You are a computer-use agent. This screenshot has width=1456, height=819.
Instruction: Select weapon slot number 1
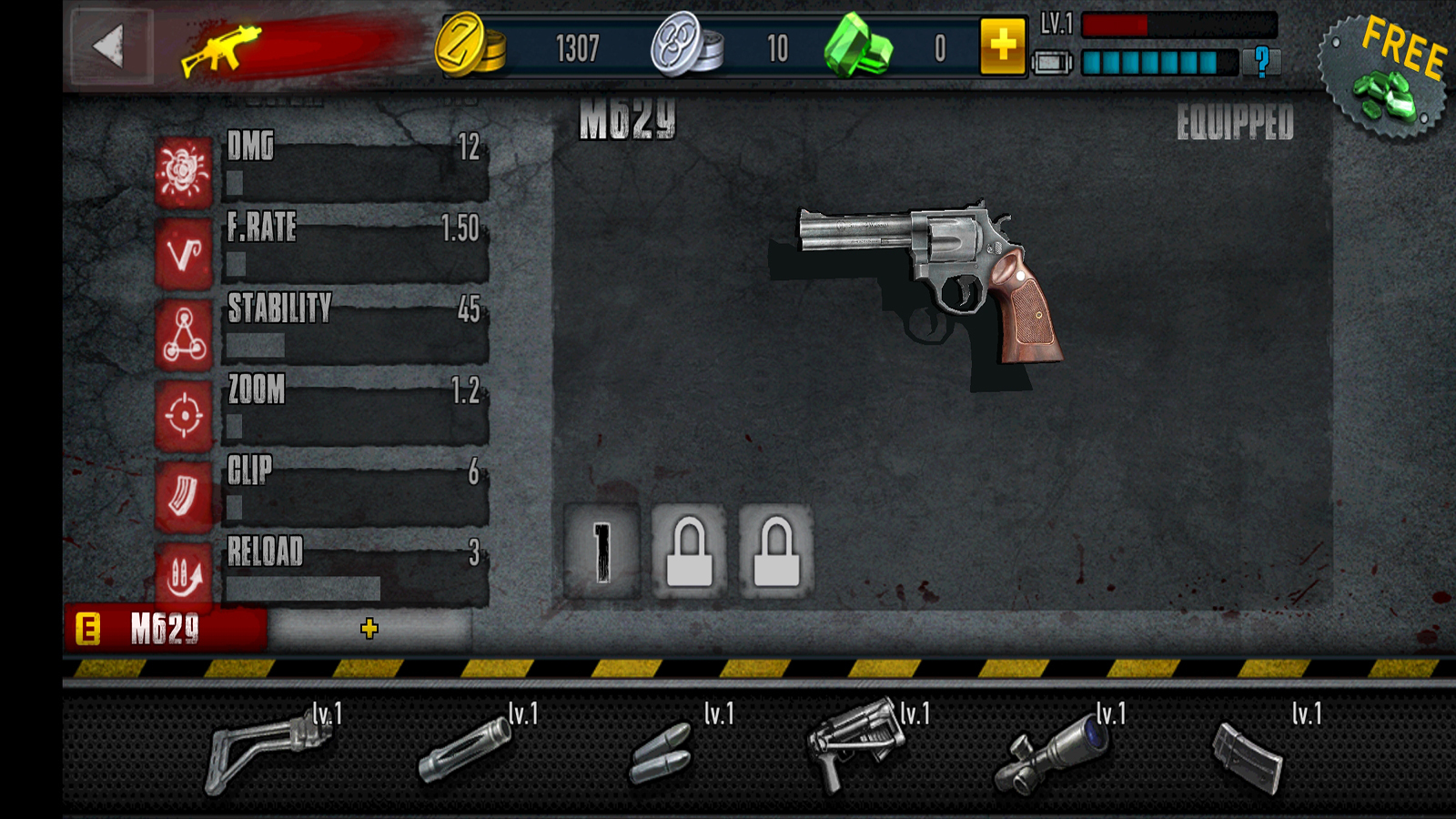[x=602, y=551]
